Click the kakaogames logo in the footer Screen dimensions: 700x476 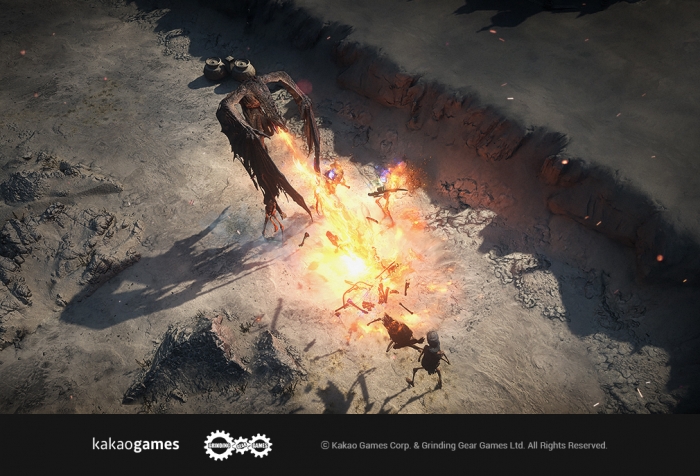click(135, 445)
